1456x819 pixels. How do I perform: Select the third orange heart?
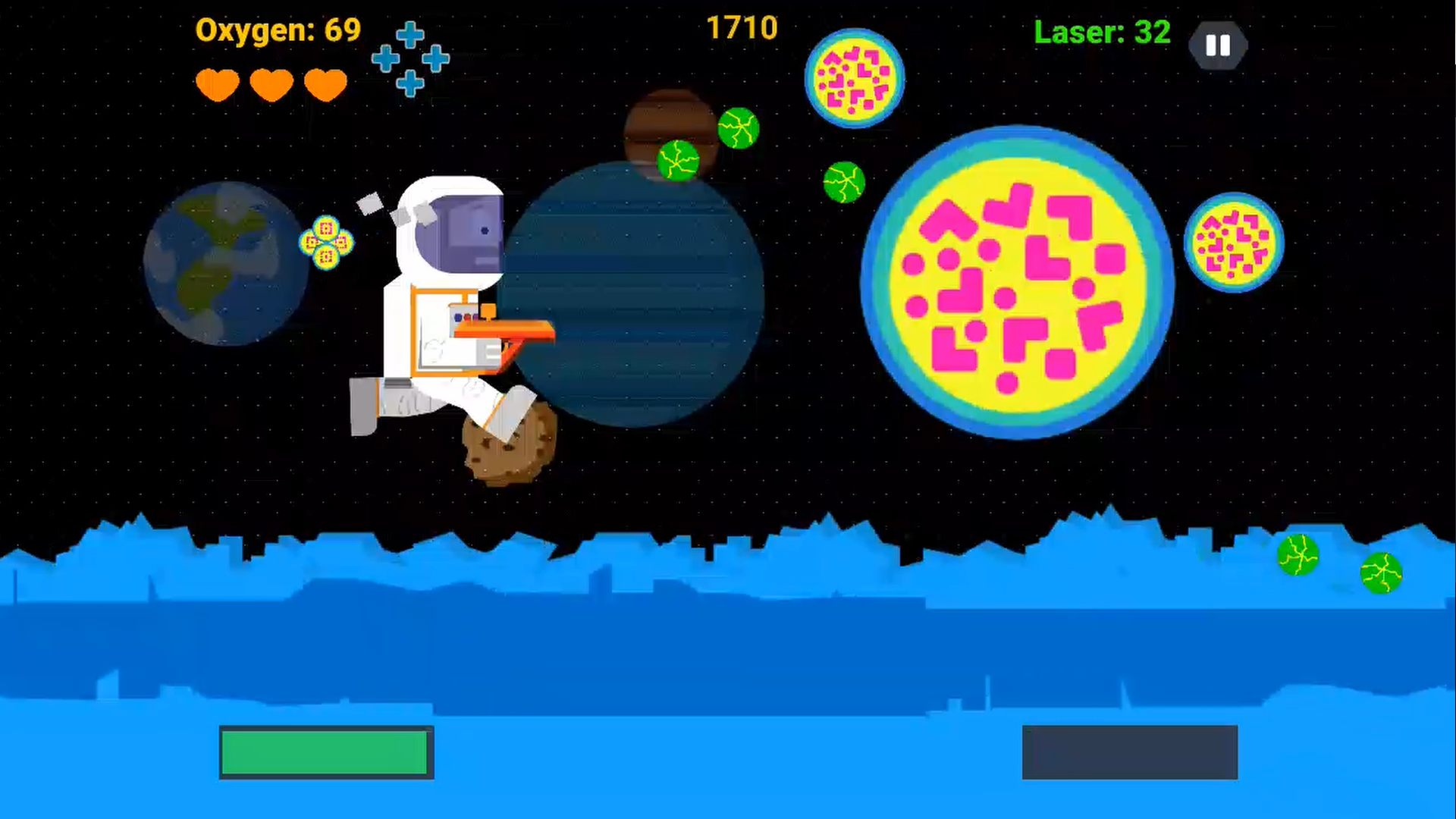click(325, 85)
